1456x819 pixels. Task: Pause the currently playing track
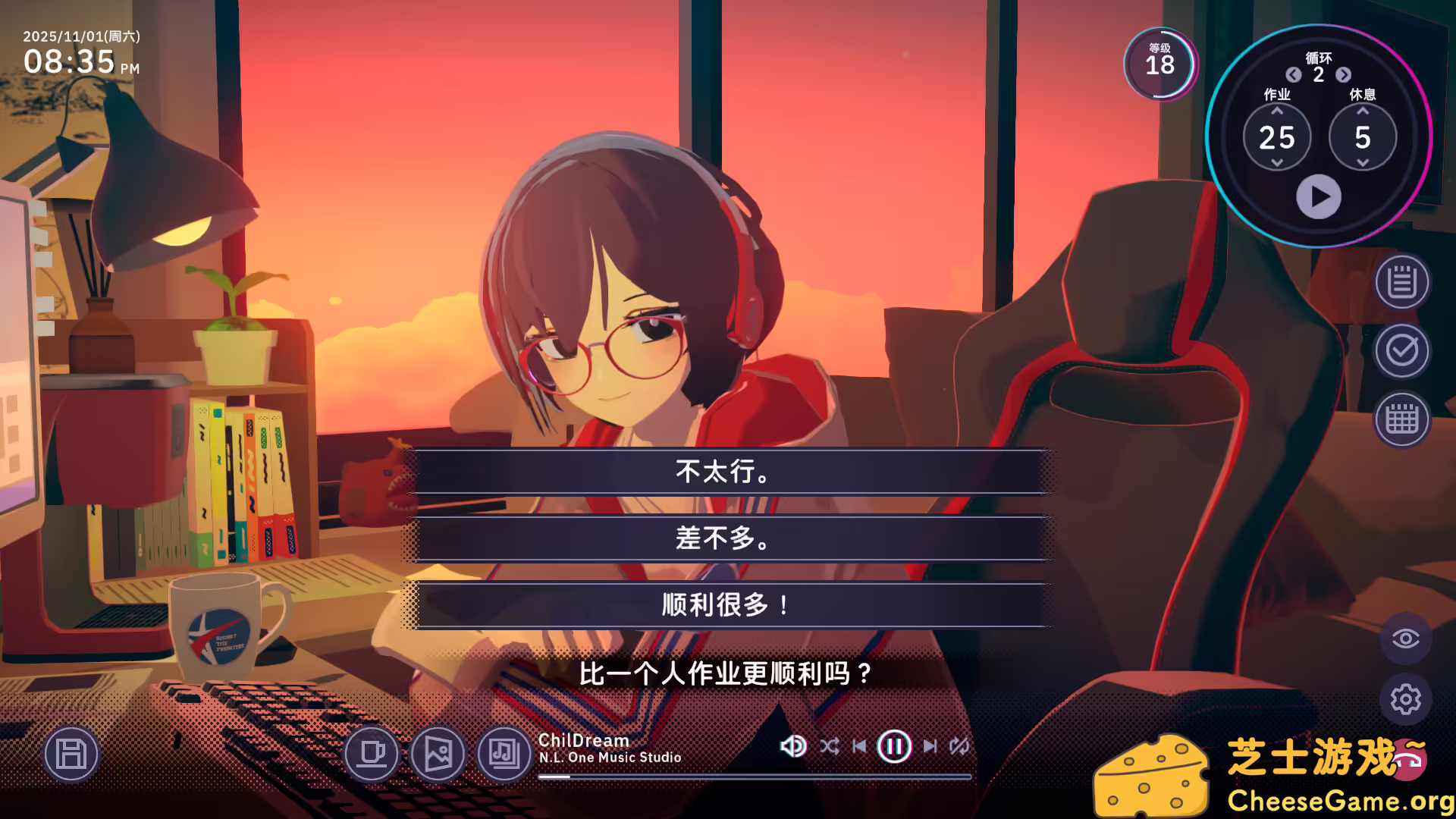tap(894, 746)
